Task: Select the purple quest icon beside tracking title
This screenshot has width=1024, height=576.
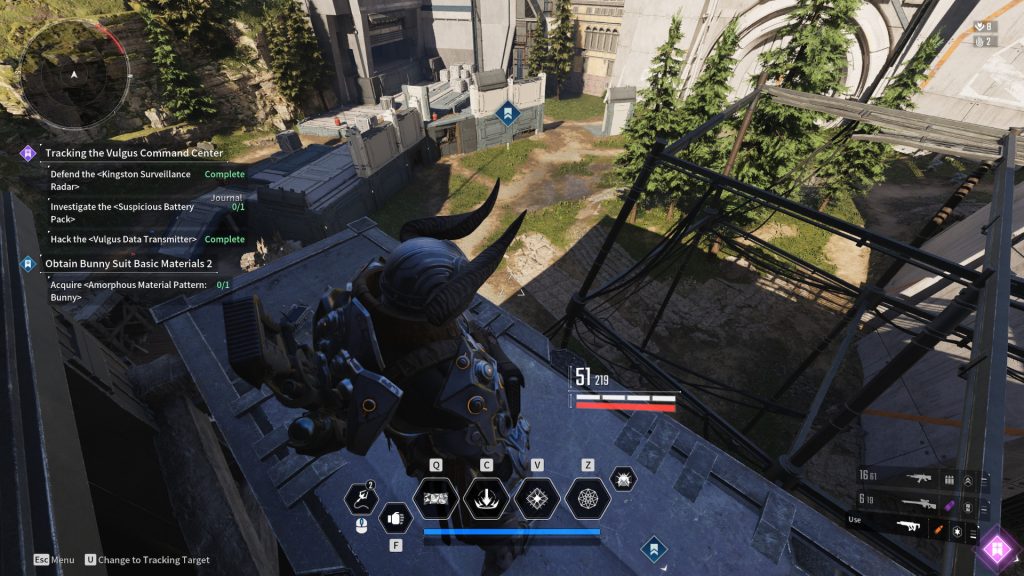Action: pyautogui.click(x=29, y=153)
